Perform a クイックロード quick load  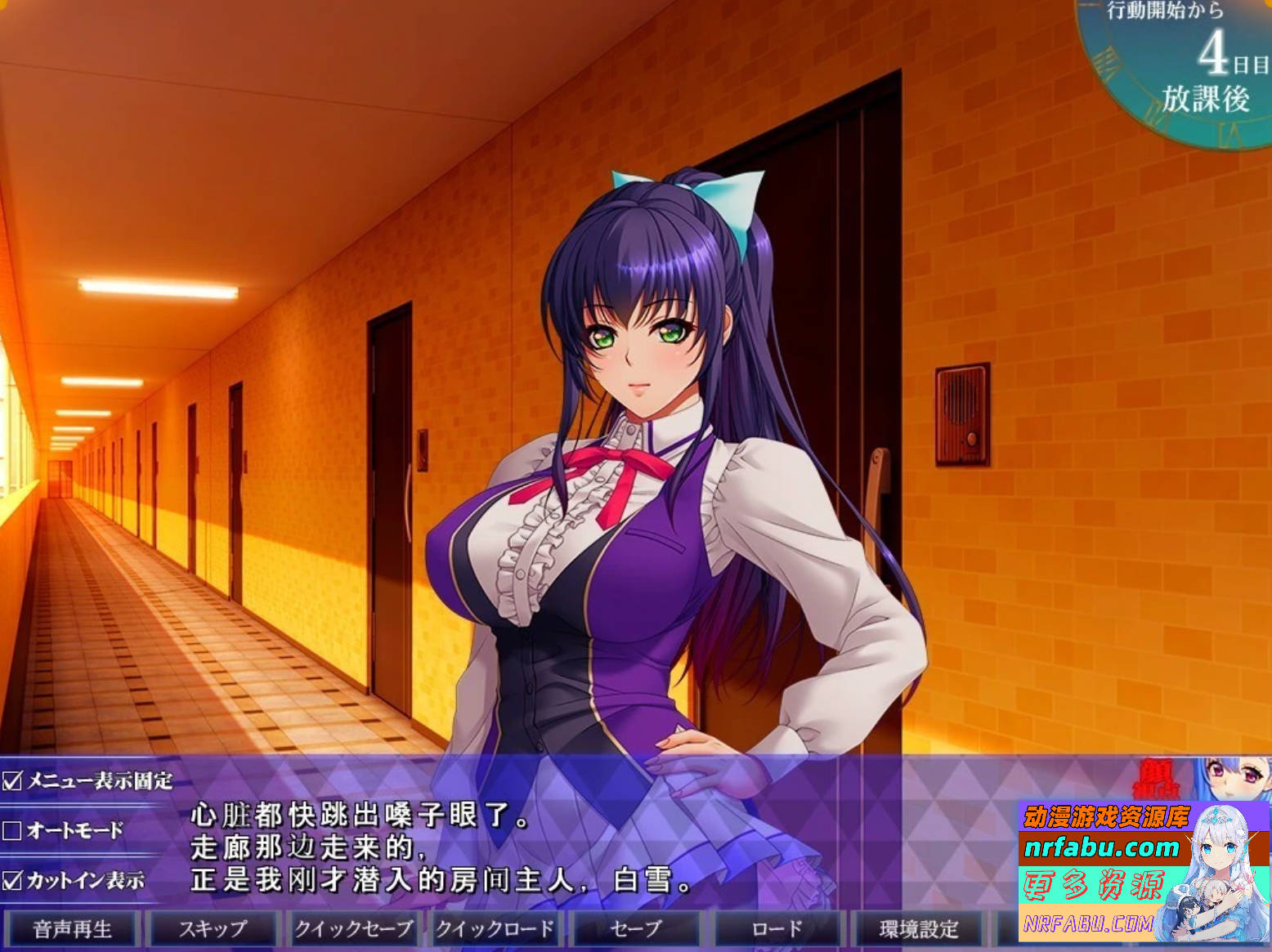[495, 929]
